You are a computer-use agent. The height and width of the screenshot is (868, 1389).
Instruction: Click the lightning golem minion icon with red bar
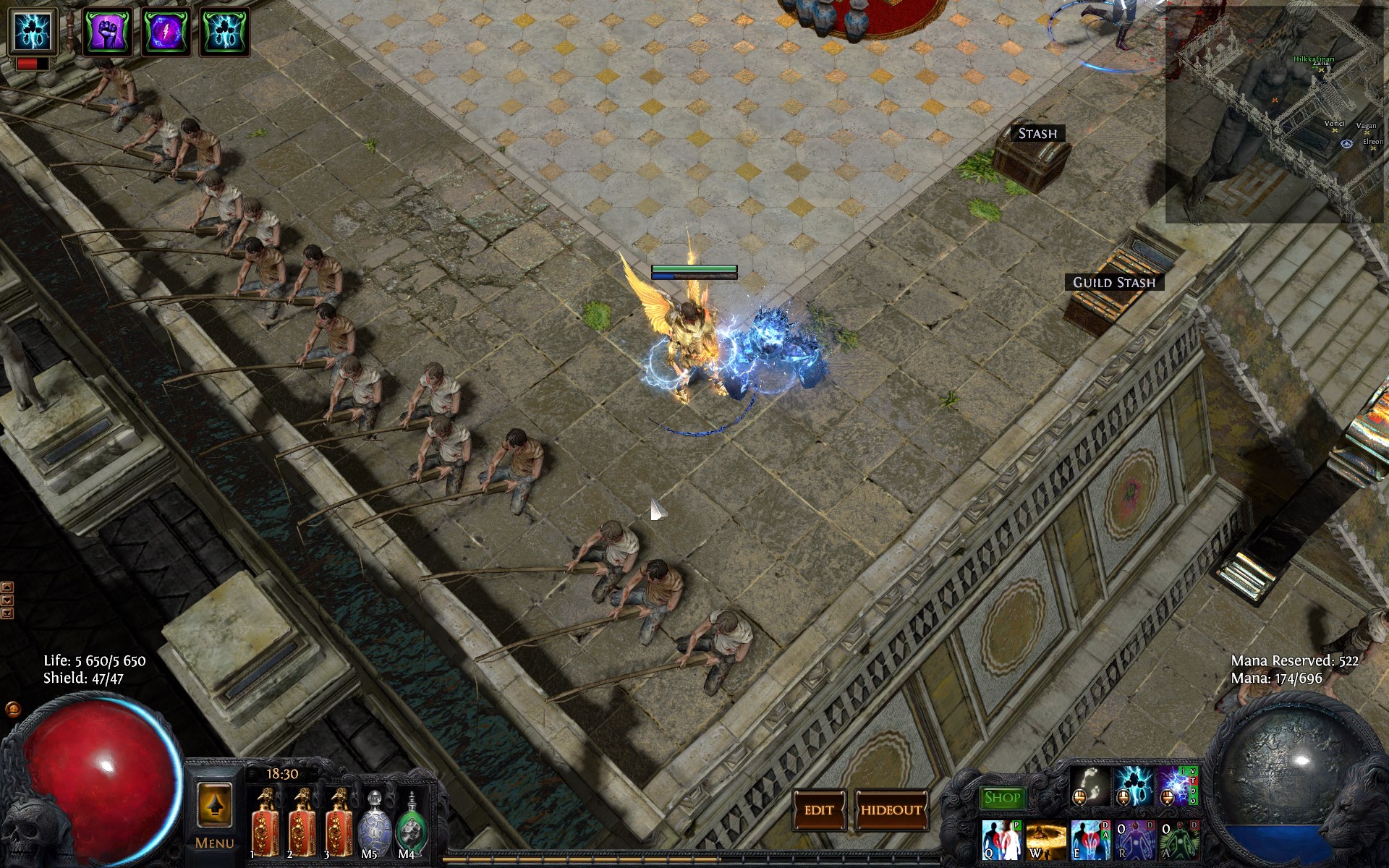[33, 32]
